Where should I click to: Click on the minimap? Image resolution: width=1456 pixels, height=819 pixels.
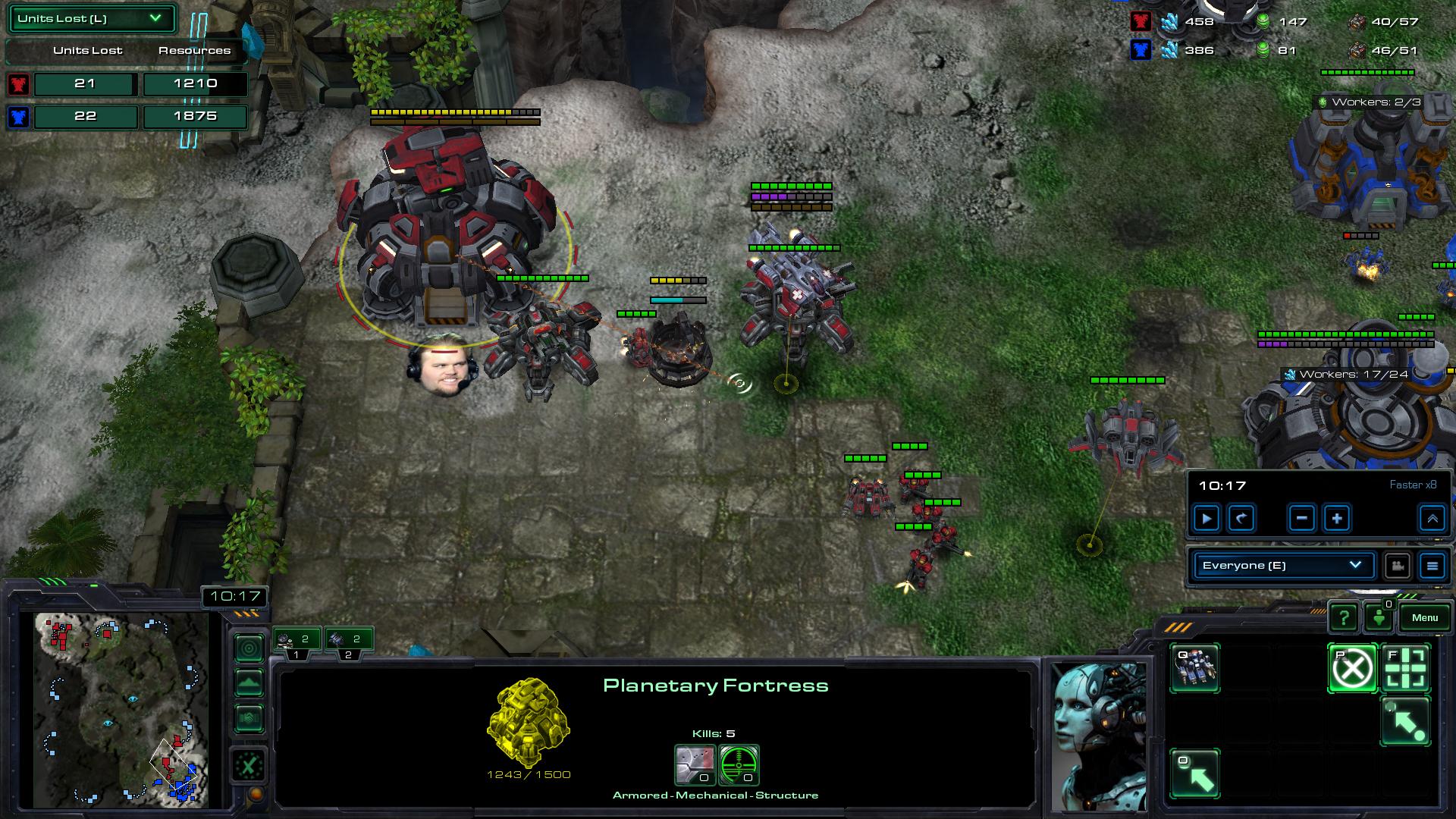tap(121, 709)
